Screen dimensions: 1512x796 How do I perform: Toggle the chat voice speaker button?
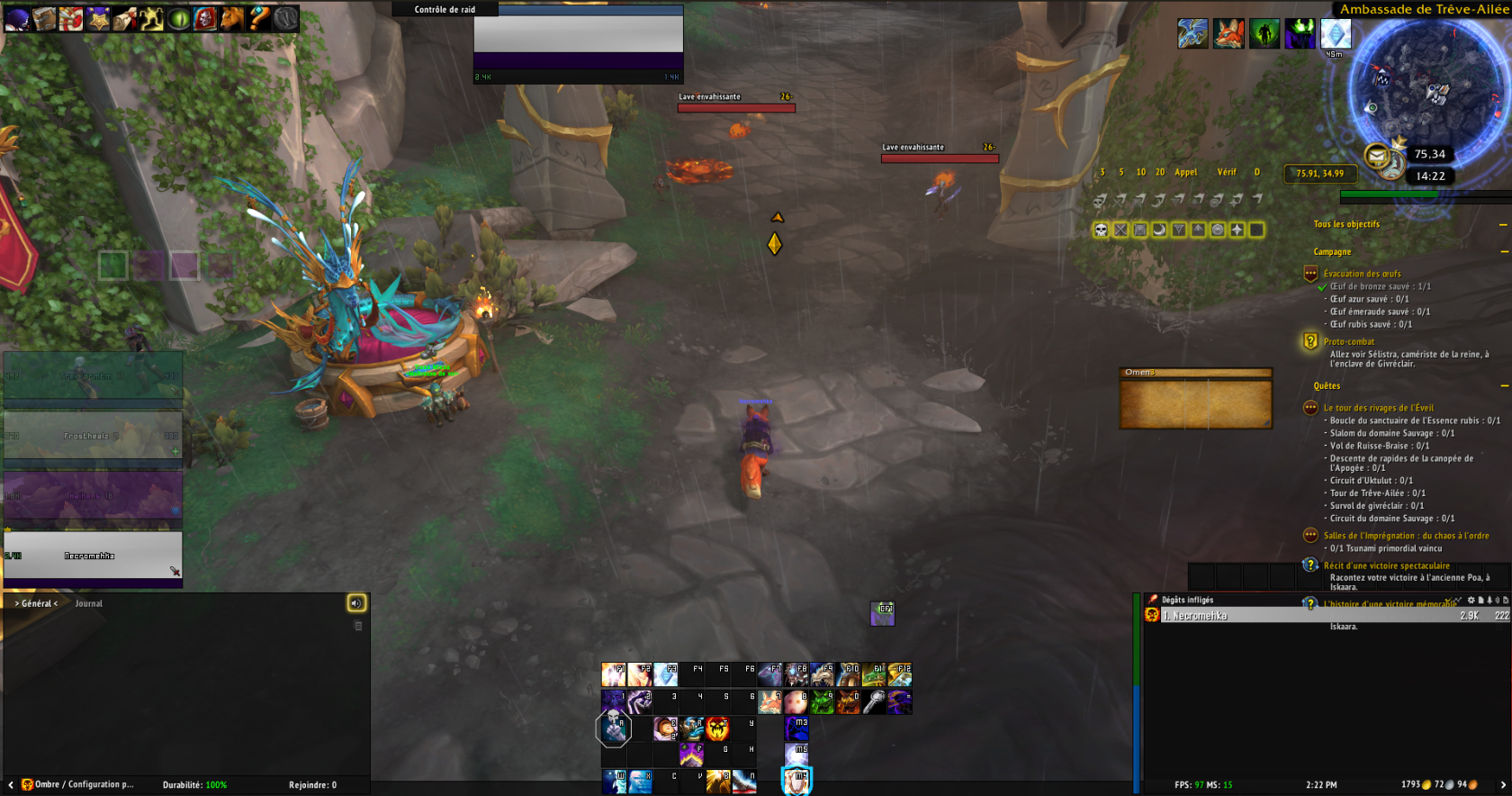[x=356, y=603]
